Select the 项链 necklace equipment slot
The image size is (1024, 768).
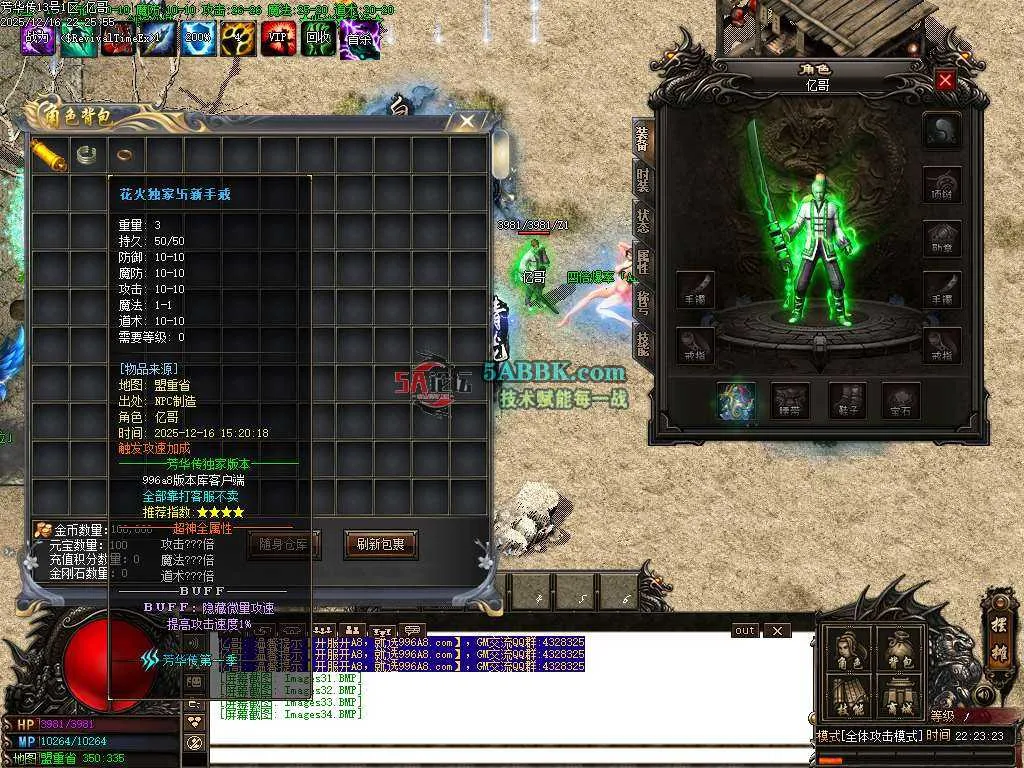pyautogui.click(x=942, y=186)
